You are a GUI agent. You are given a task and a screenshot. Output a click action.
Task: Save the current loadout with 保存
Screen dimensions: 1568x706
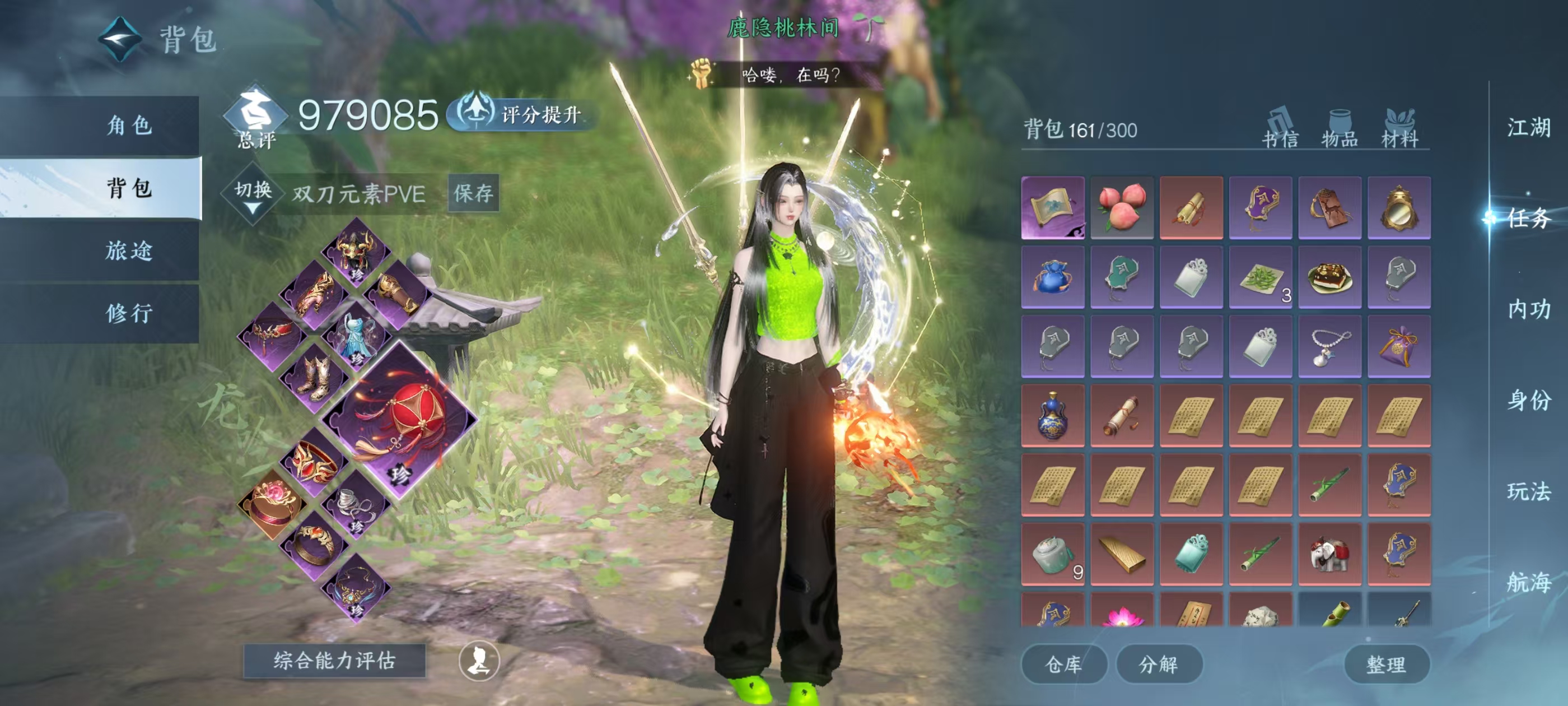pos(473,193)
